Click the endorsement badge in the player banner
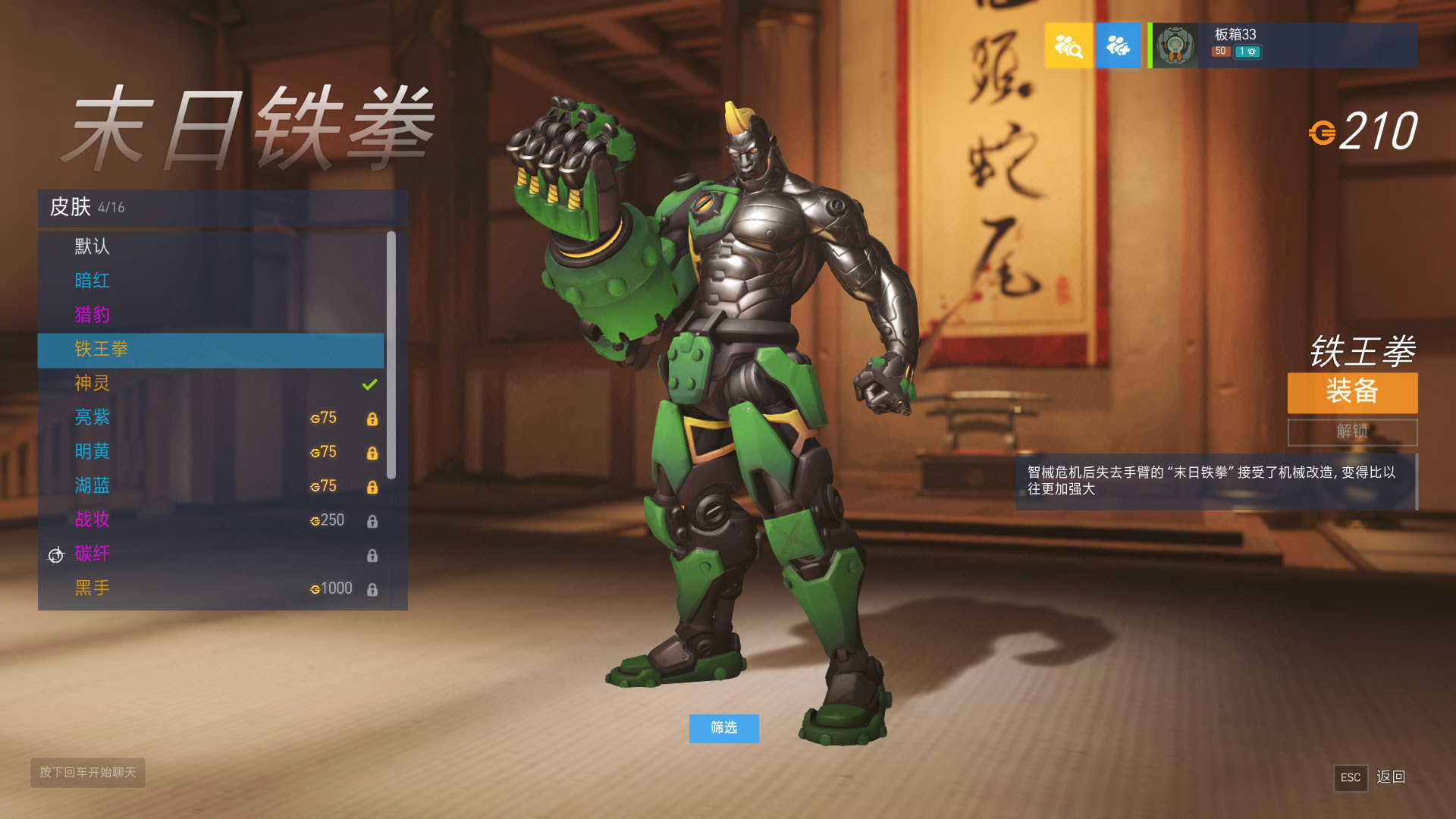1456x819 pixels. click(1247, 51)
